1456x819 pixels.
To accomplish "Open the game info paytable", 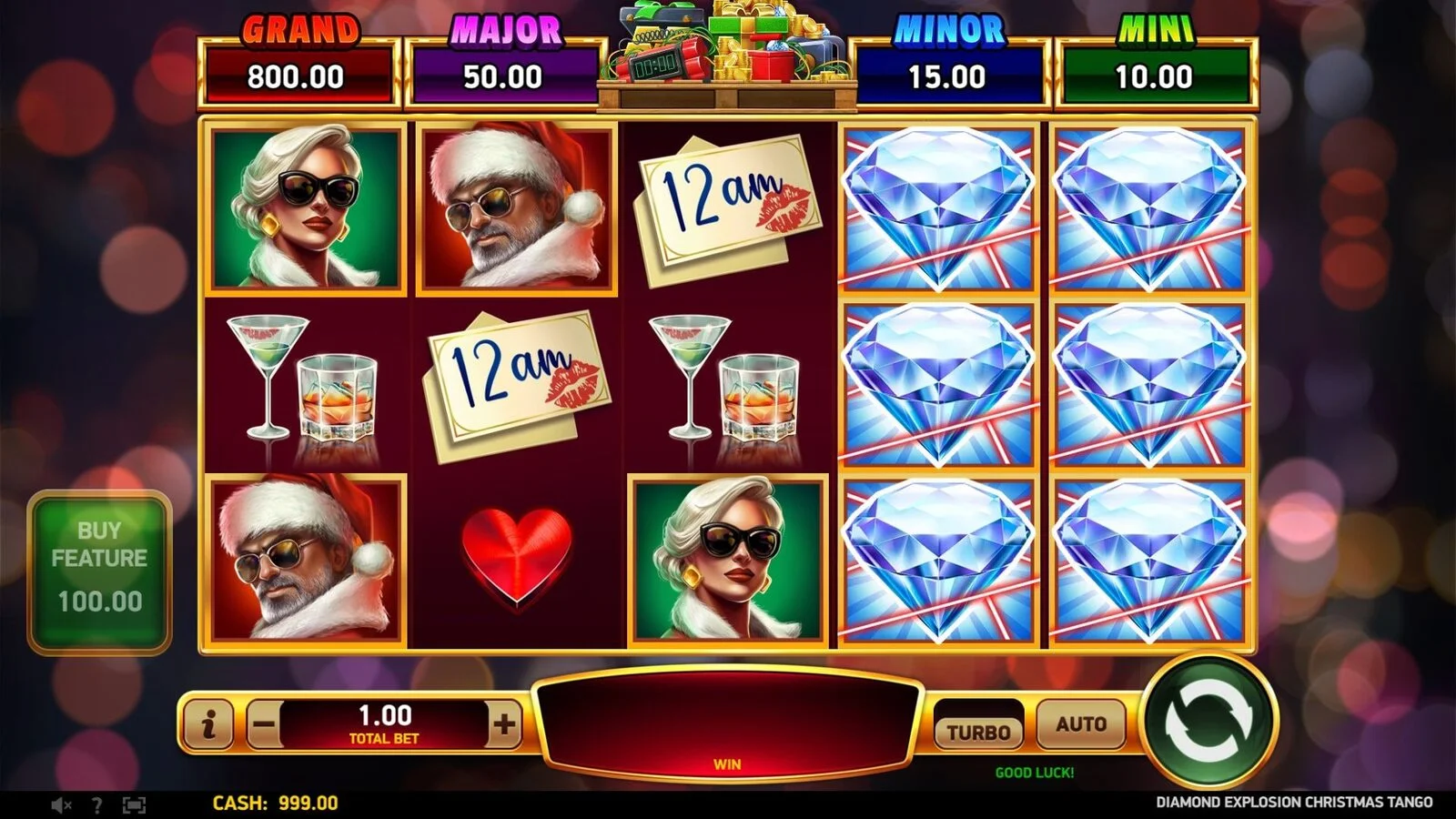I will 208,725.
